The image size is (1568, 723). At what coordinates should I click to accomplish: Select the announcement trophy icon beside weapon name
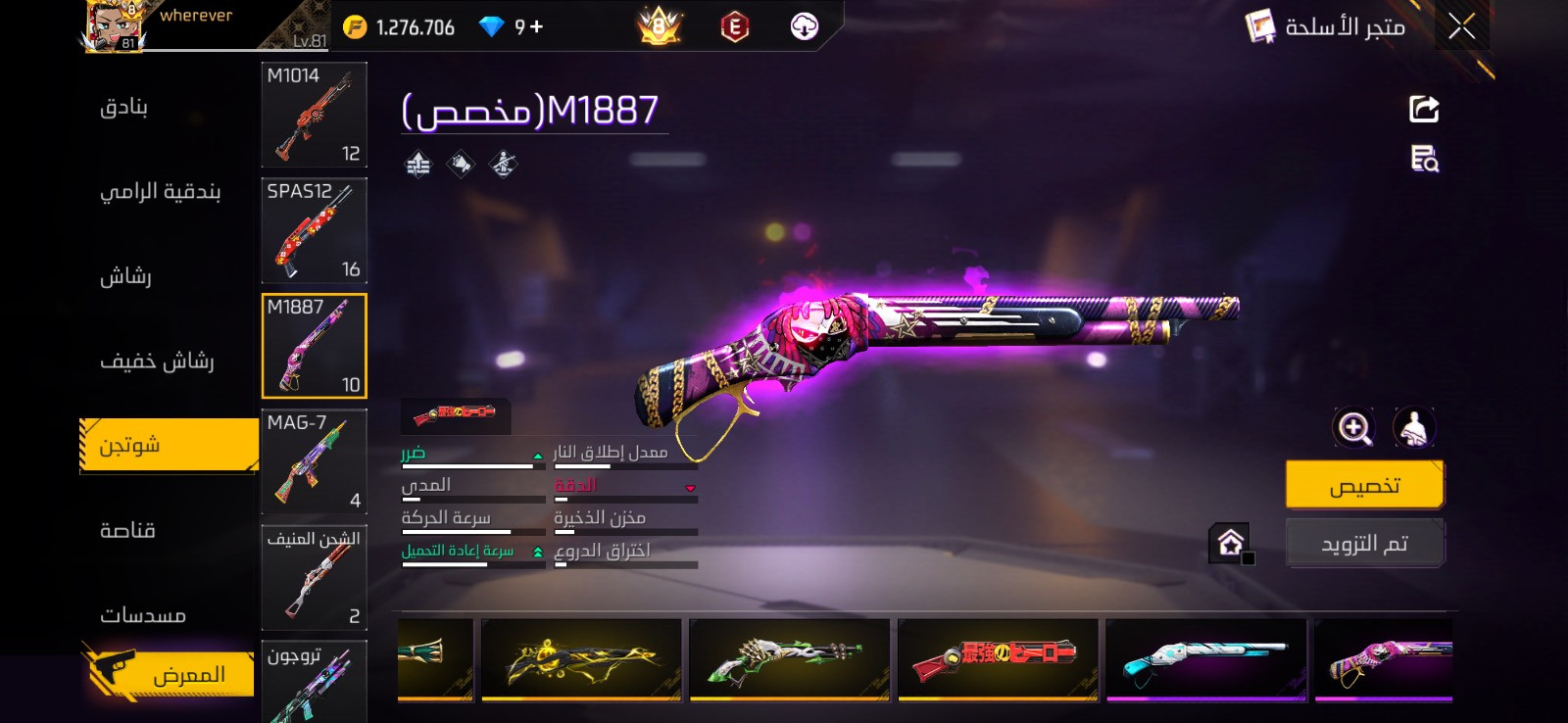coord(461,164)
